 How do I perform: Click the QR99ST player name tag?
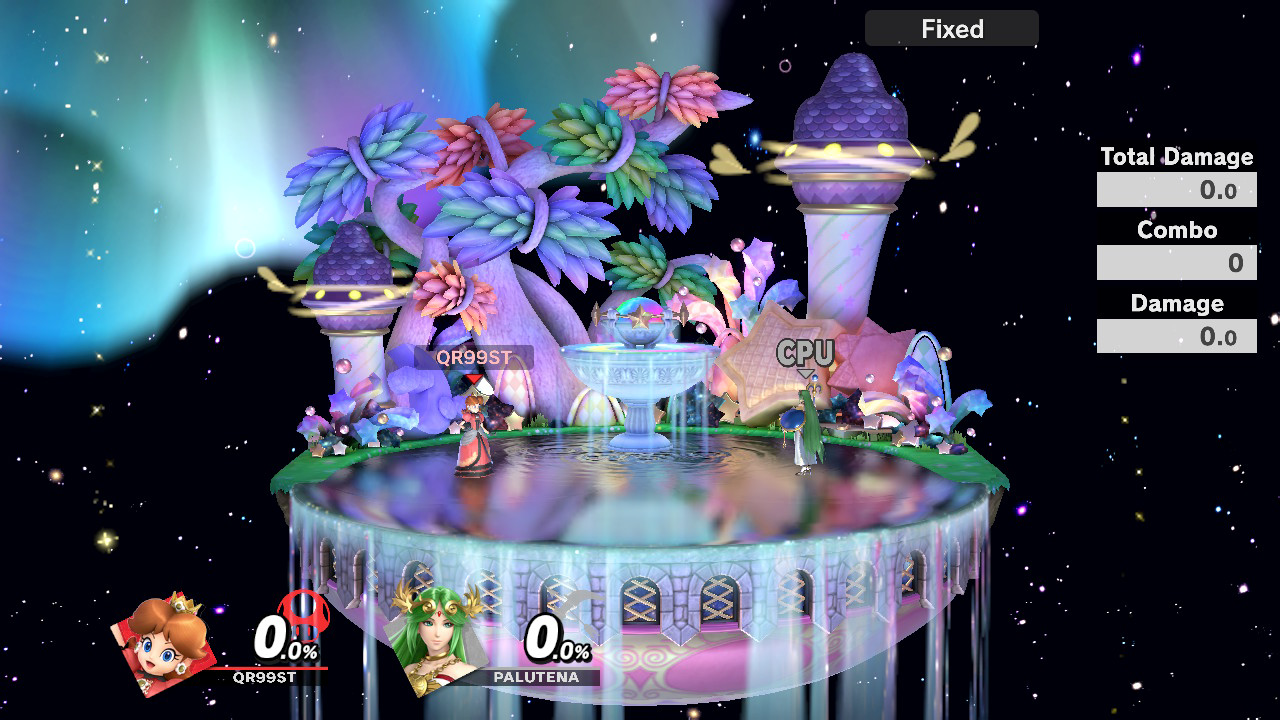pyautogui.click(x=473, y=357)
